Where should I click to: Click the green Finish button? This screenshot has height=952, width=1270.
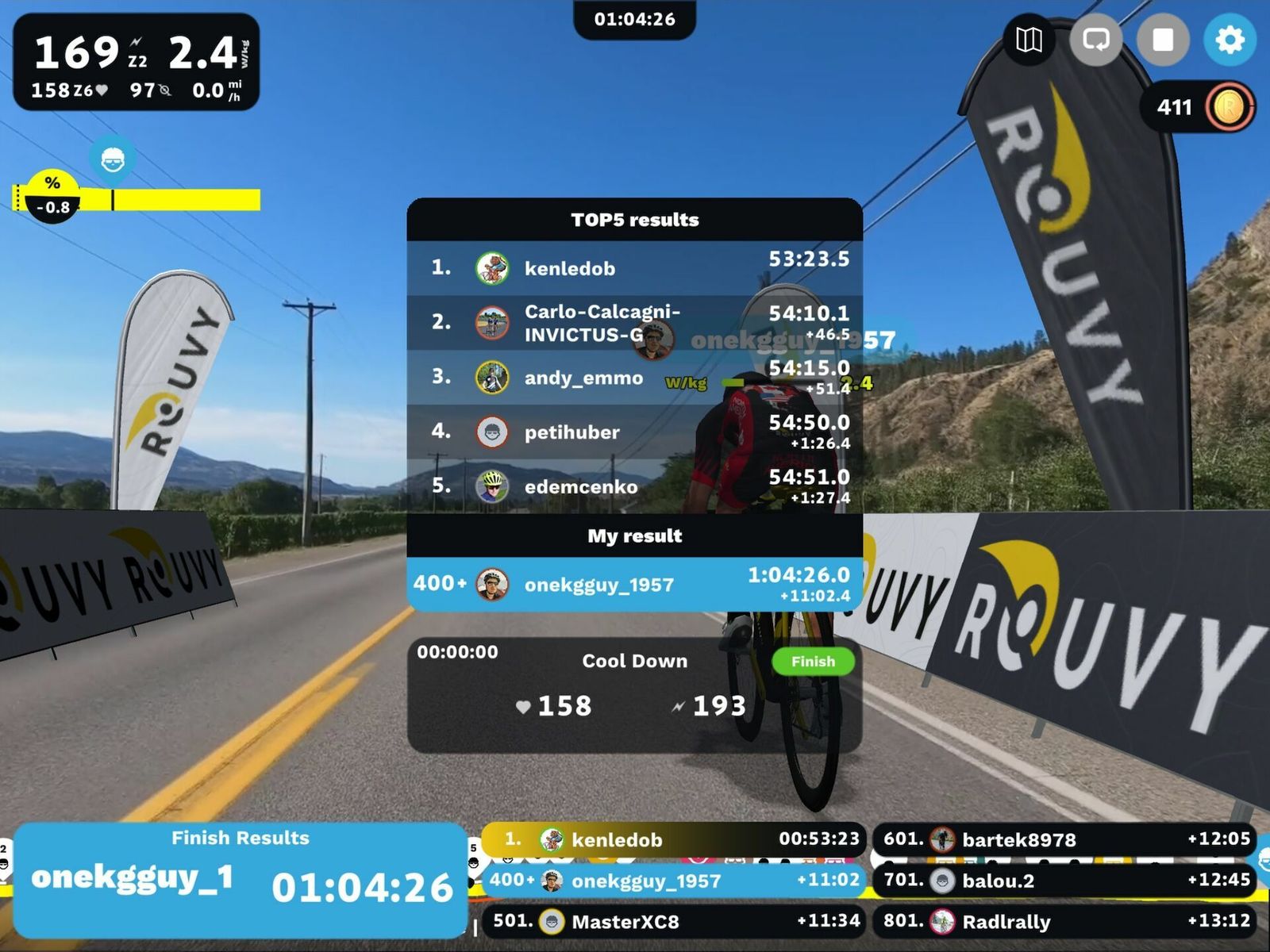tap(812, 662)
